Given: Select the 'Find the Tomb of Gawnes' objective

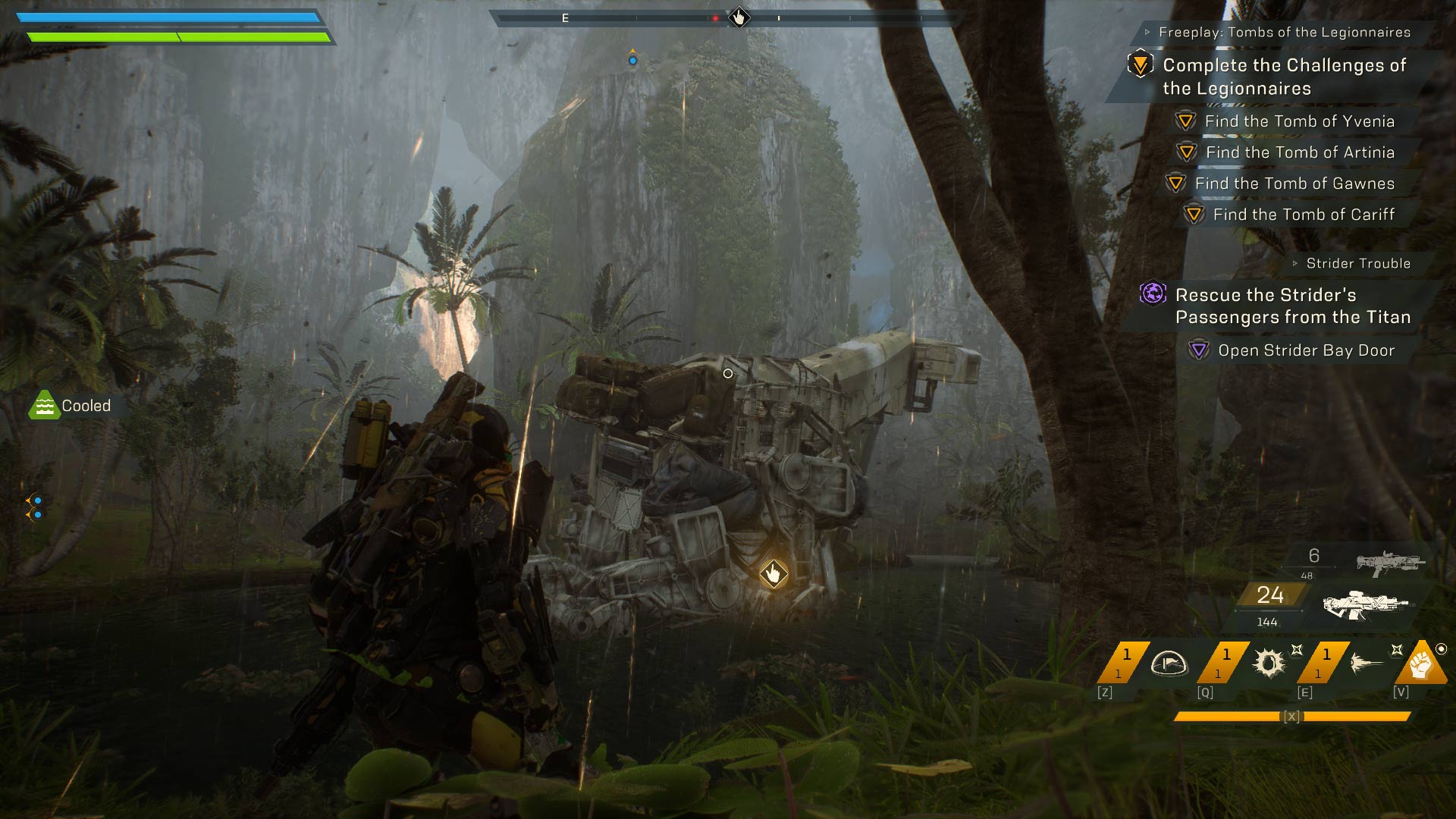Looking at the screenshot, I should coord(1177,183).
